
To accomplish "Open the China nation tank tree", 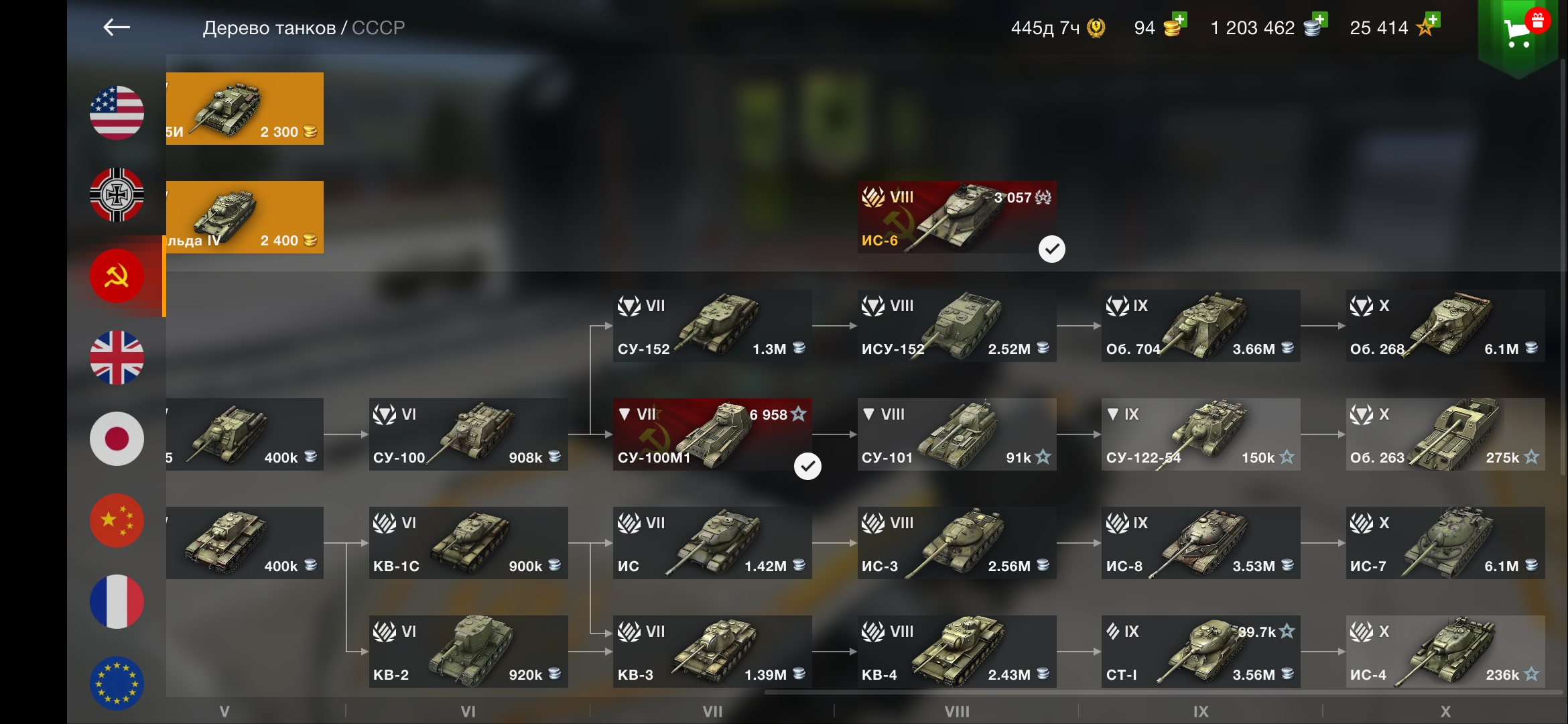I will click(x=117, y=521).
